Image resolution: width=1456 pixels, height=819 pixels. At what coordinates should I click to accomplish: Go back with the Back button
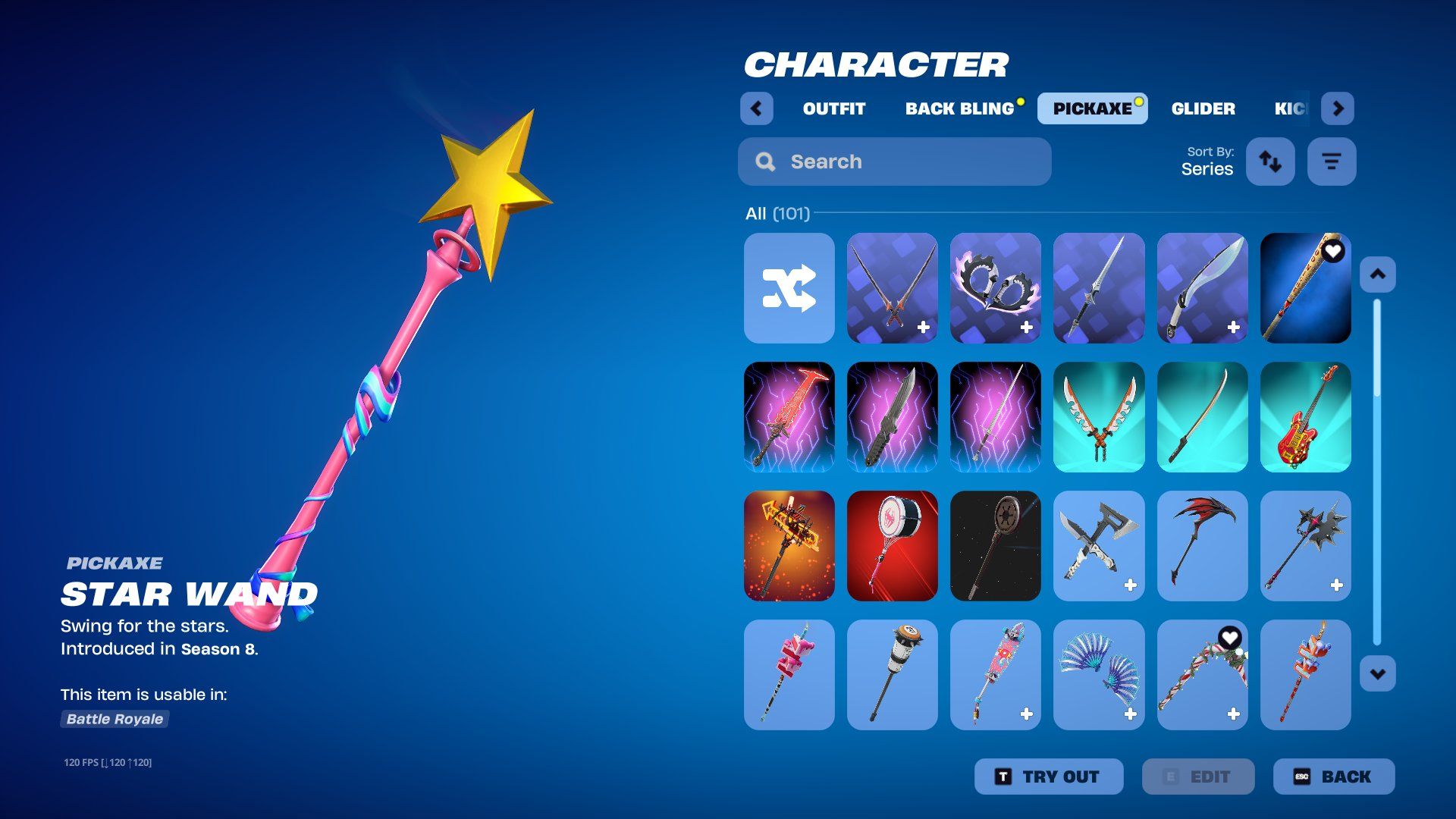point(1333,777)
